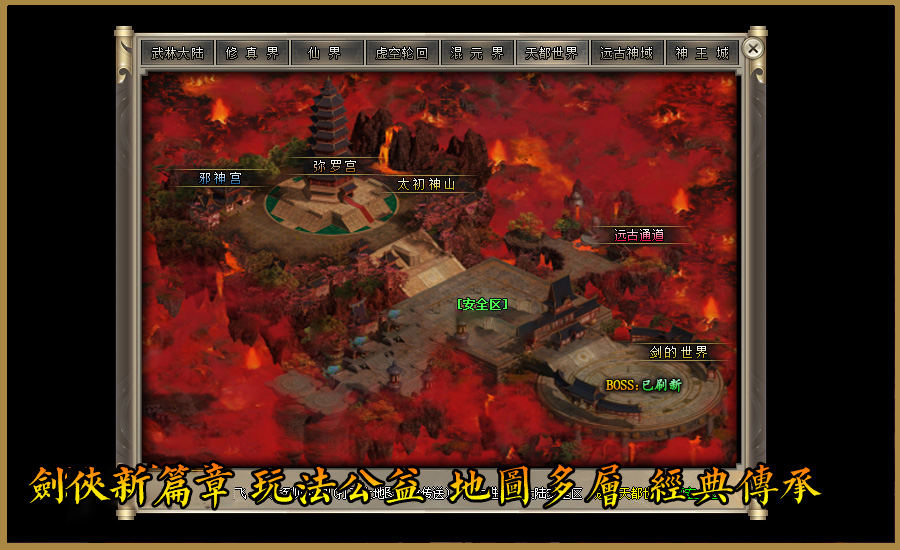Image resolution: width=900 pixels, height=550 pixels.
Task: Choose the 邪神宫 map location label
Action: [220, 178]
